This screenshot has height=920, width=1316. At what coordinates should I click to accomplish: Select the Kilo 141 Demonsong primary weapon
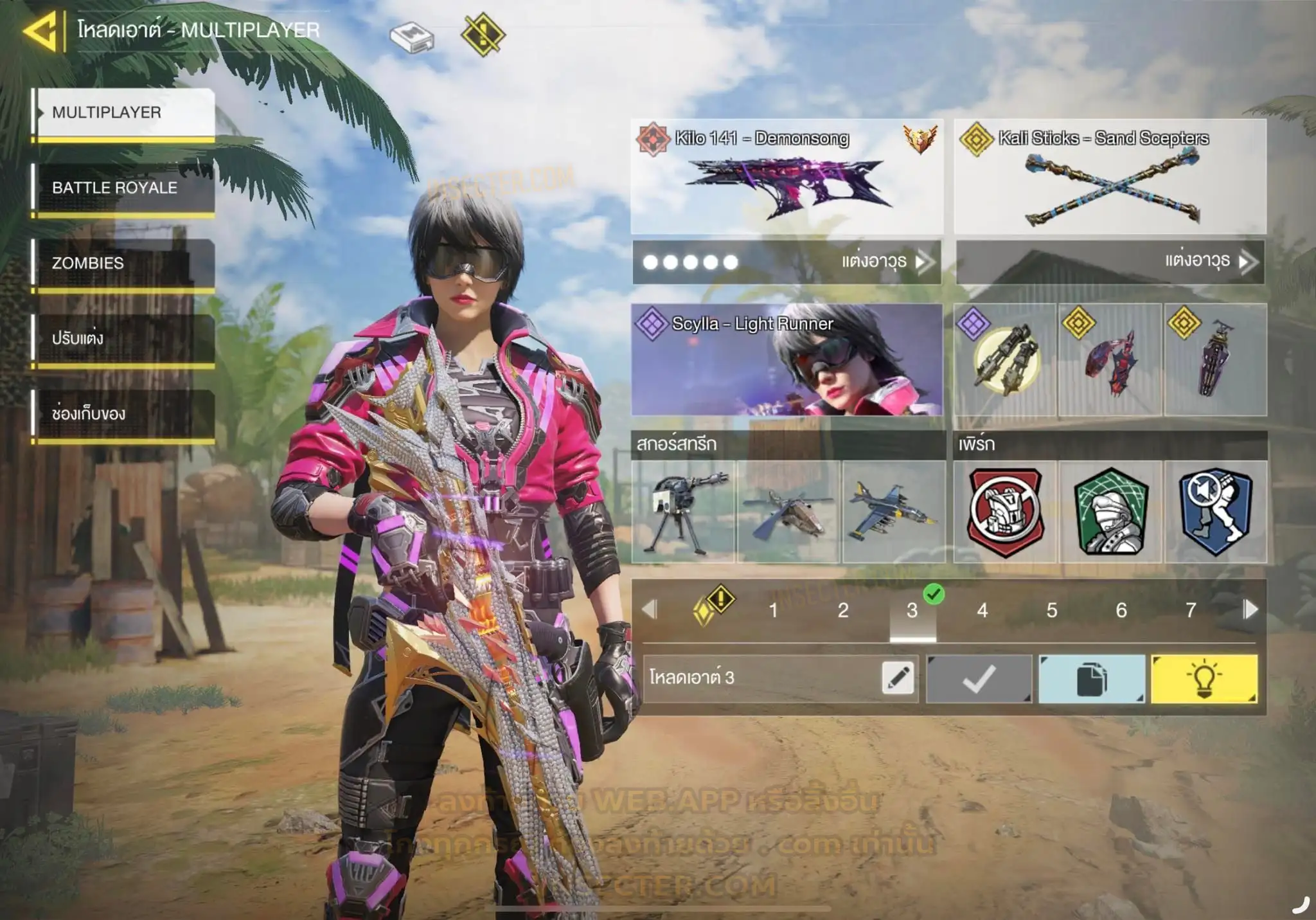787,176
